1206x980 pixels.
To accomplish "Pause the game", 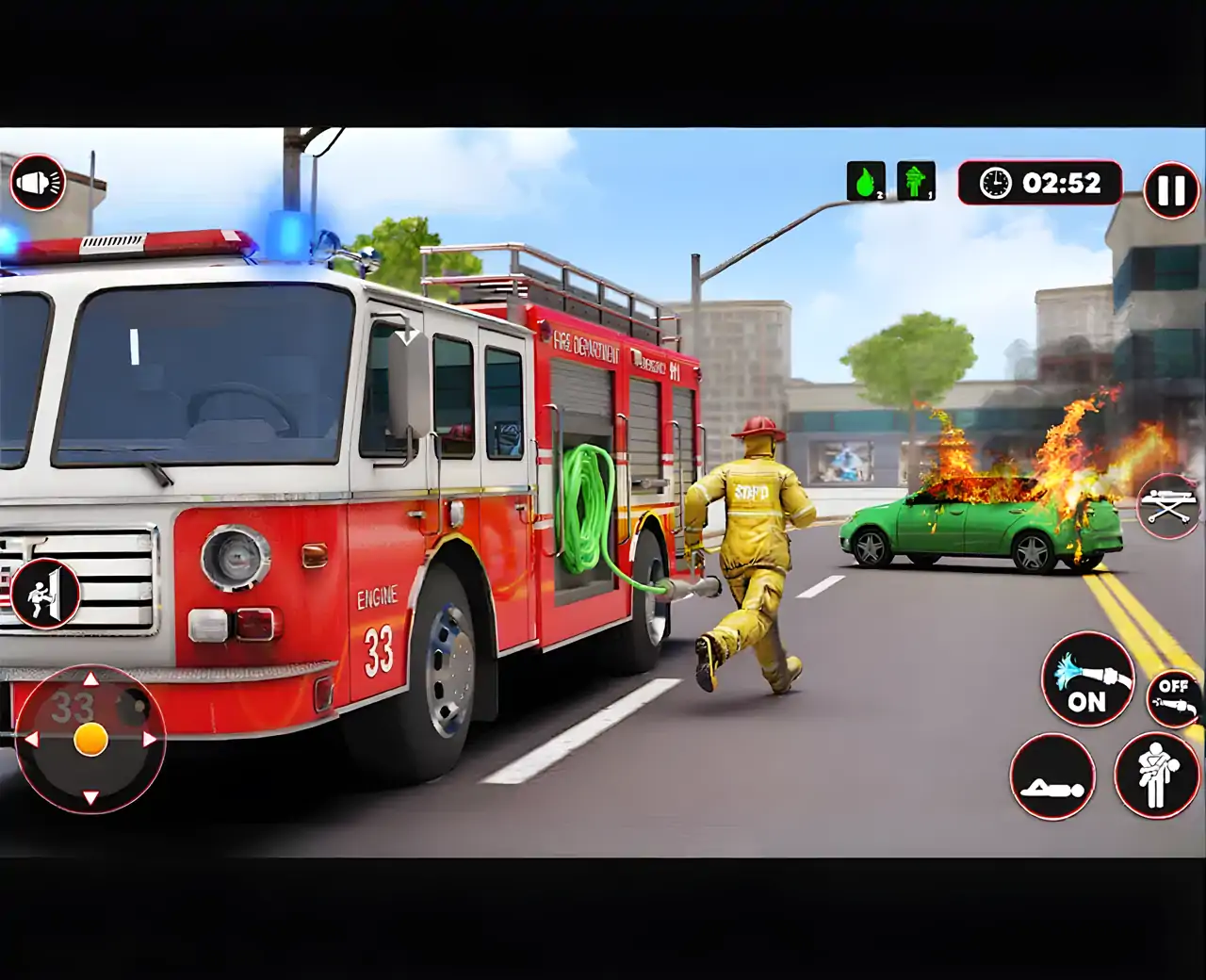I will point(1170,190).
